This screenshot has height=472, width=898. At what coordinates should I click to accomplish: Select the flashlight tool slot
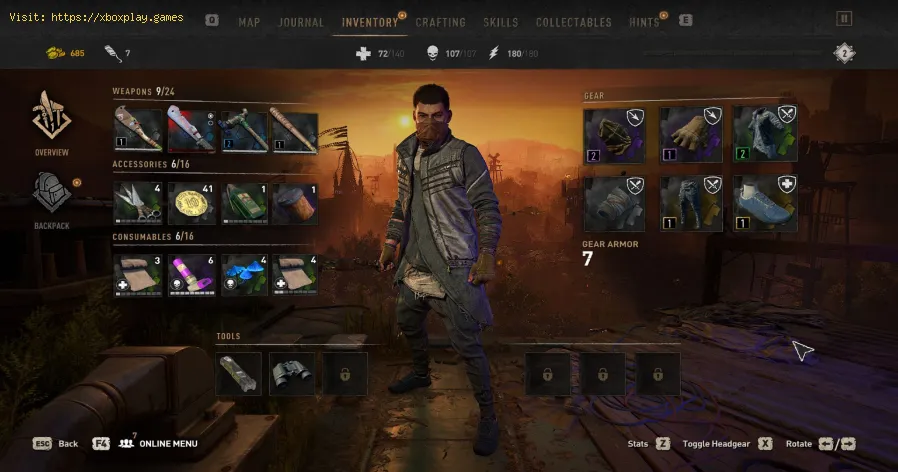point(239,373)
